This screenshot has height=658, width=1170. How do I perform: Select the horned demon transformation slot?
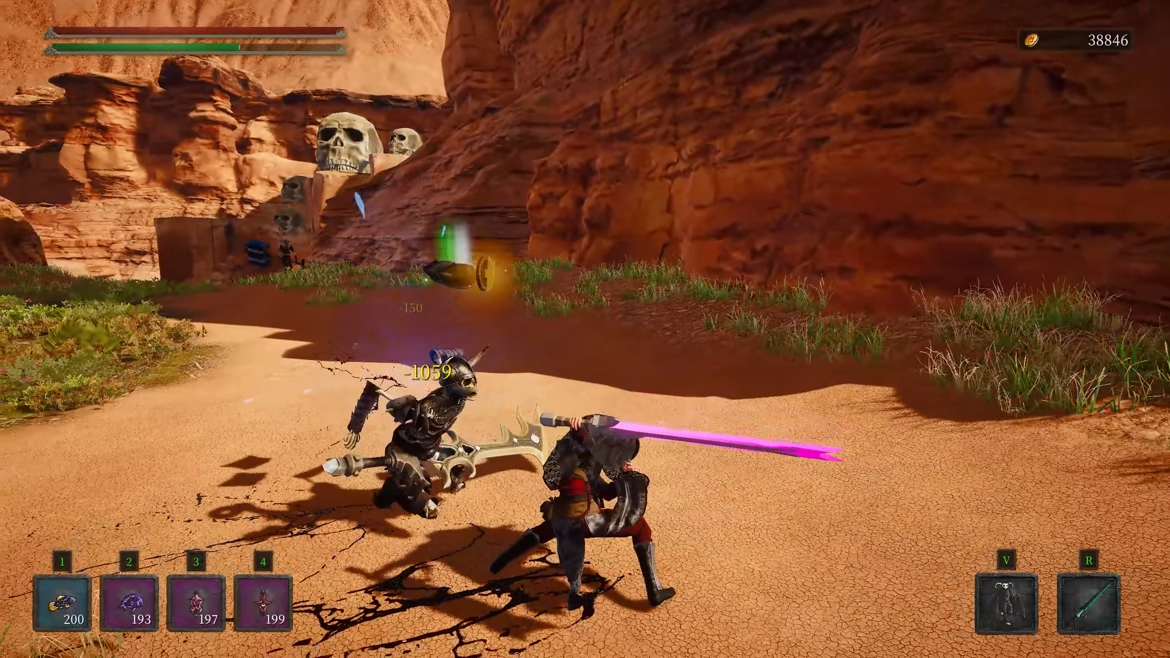click(x=1006, y=603)
